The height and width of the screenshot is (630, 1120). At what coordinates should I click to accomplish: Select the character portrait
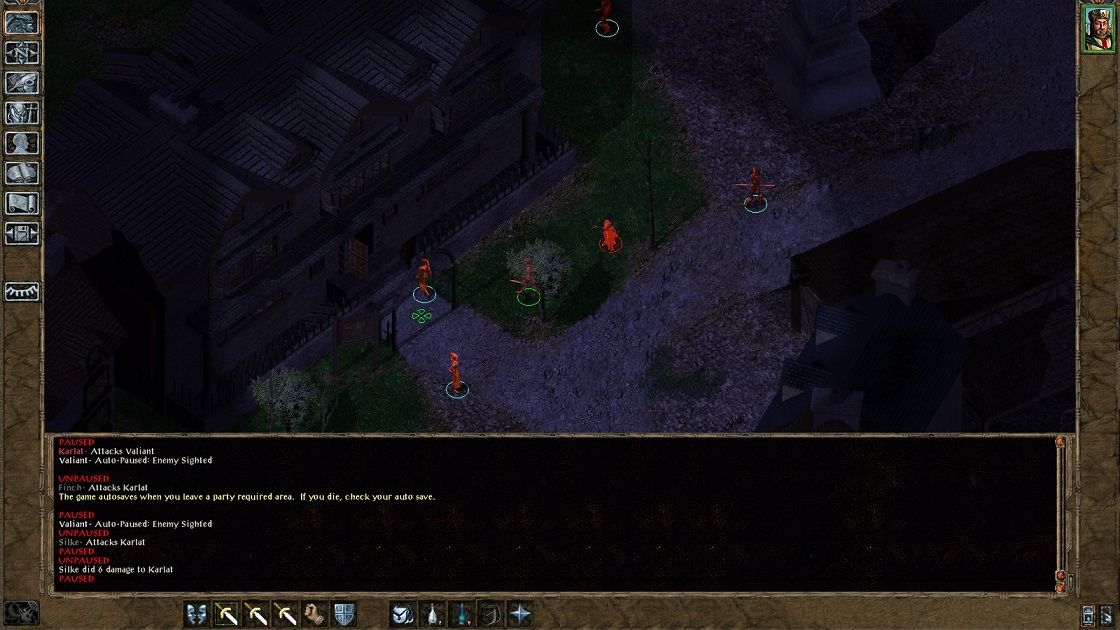point(1098,26)
